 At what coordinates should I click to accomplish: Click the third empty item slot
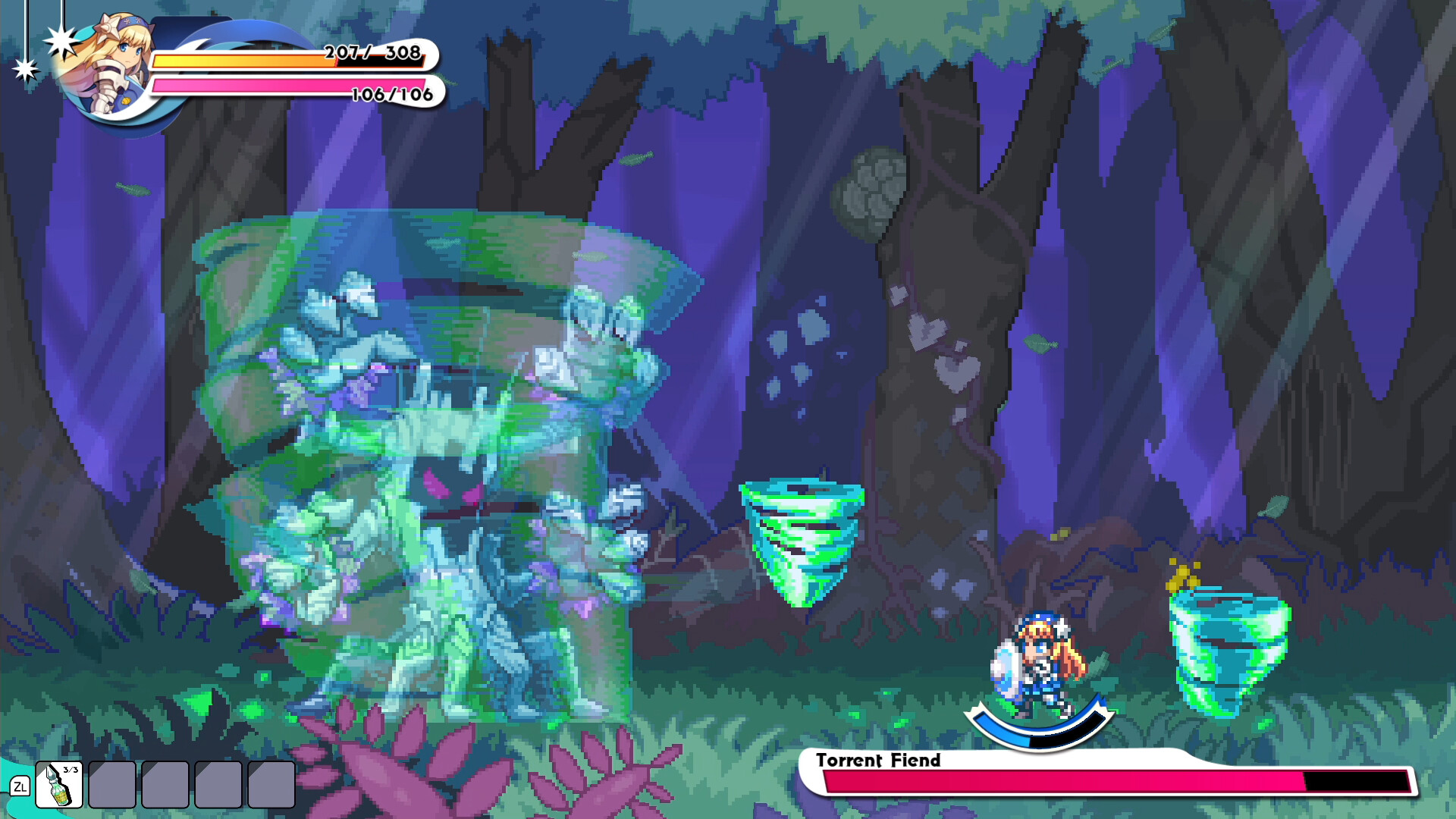[164, 785]
